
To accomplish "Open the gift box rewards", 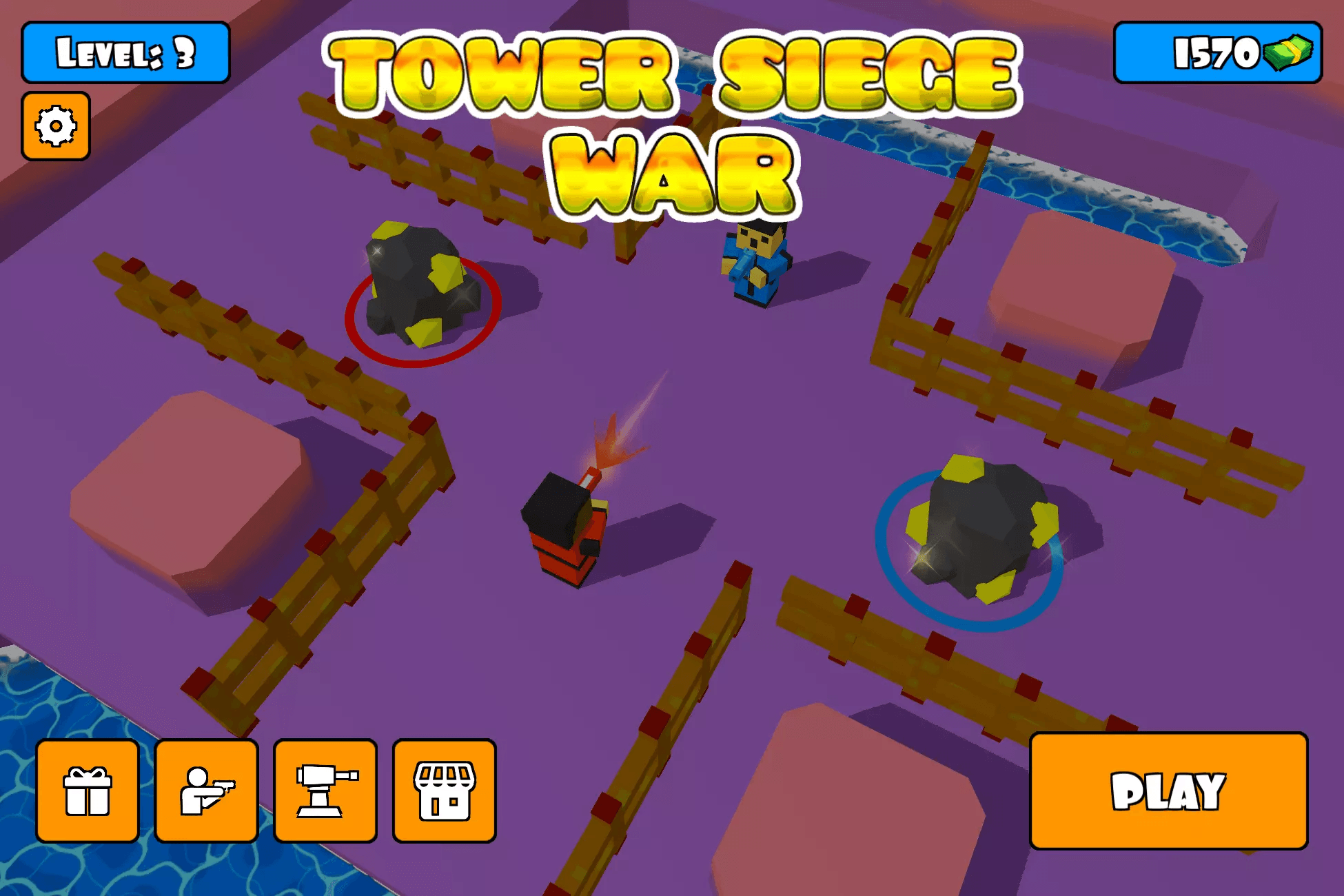I will 88,791.
